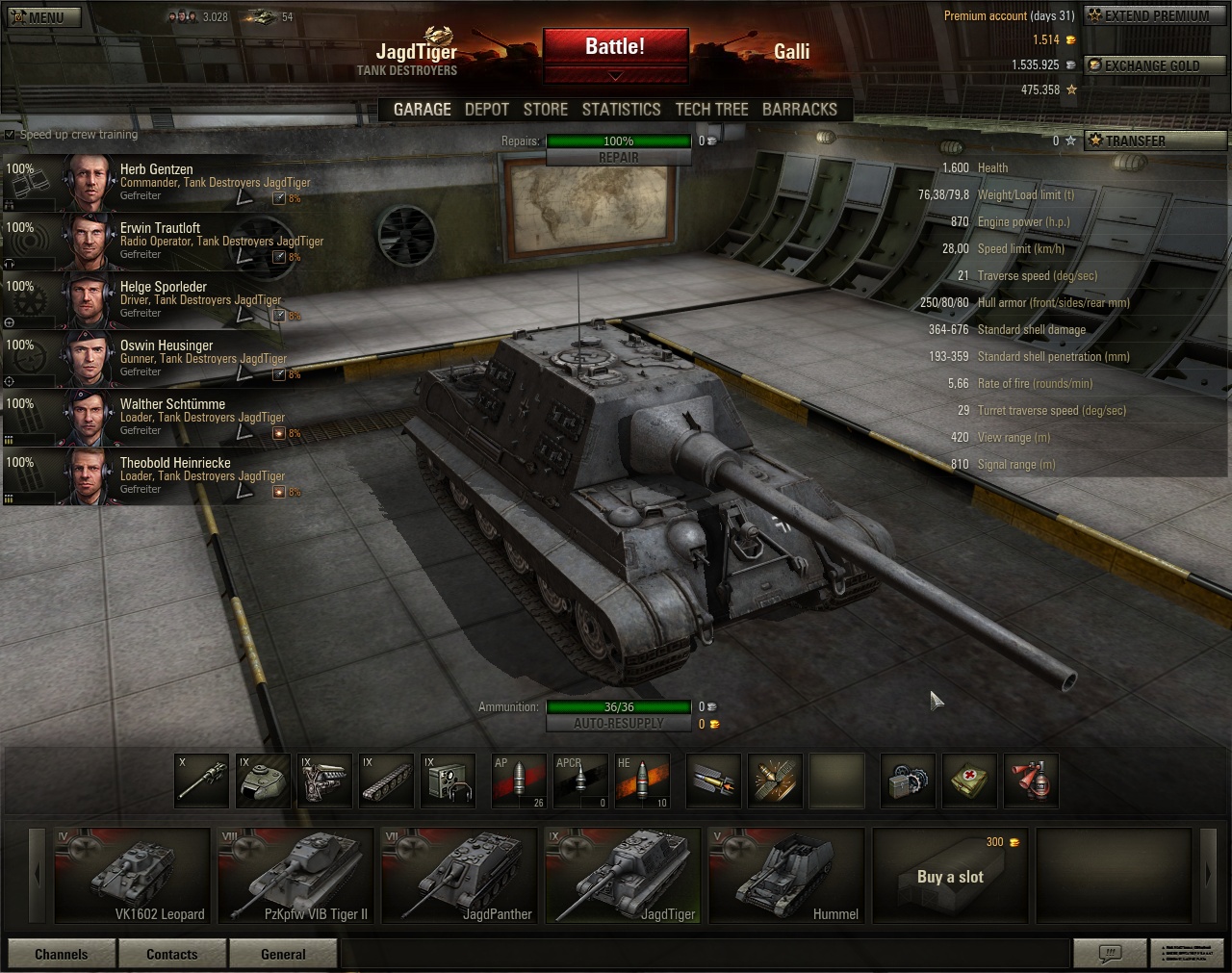This screenshot has width=1232, height=973.
Task: Select the HE shell slot
Action: 642,780
